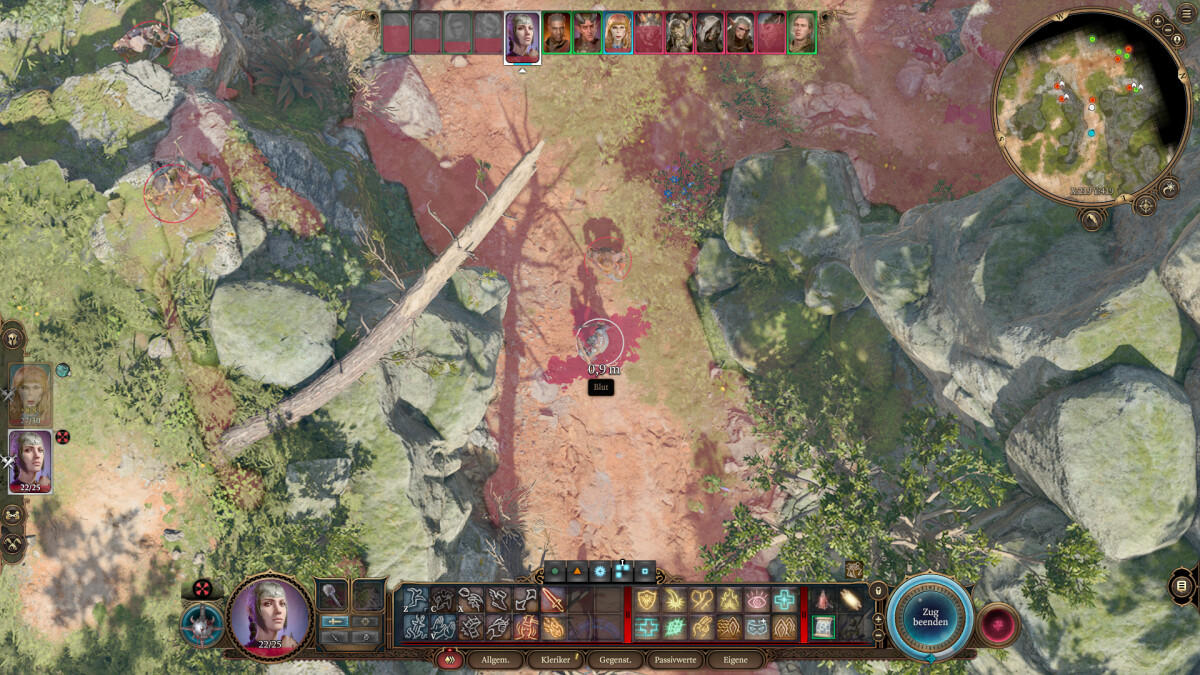The height and width of the screenshot is (675, 1200).
Task: Activate the red sword attack icon
Action: [x=553, y=600]
